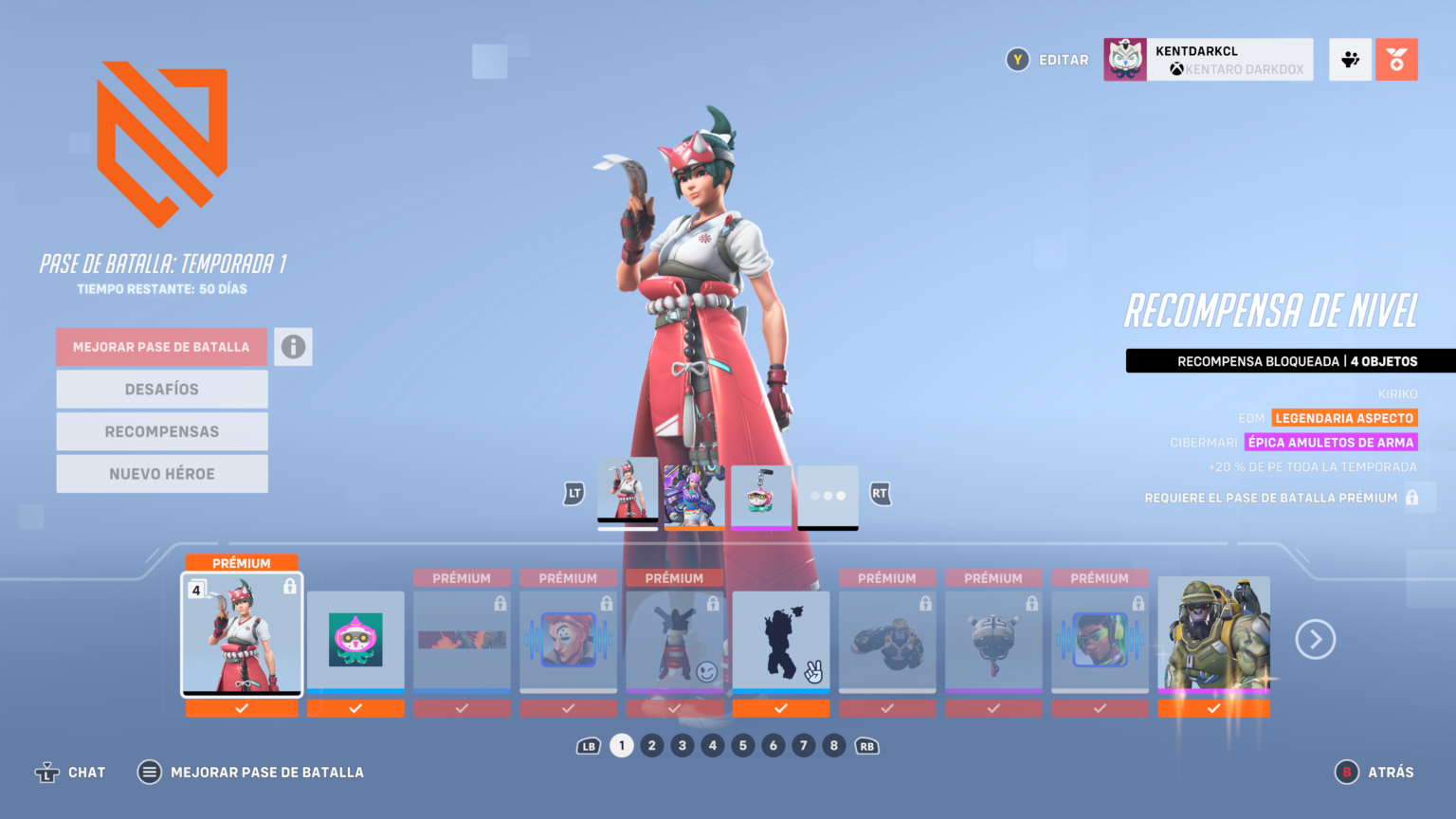This screenshot has width=1456, height=819.
Task: Open the Nuevo Héroe section
Action: [161, 473]
